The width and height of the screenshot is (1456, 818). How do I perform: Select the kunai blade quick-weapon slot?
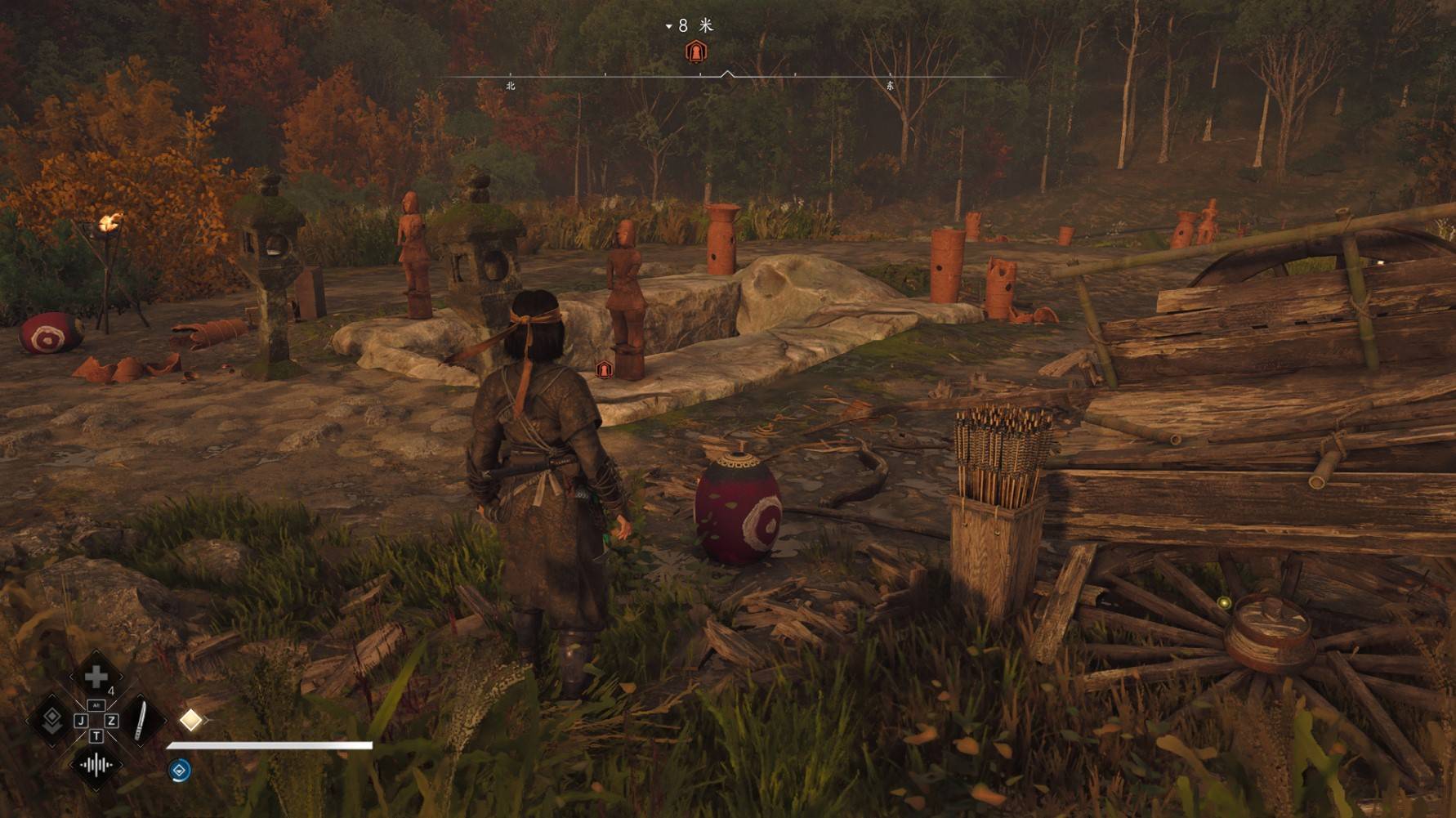tap(142, 721)
